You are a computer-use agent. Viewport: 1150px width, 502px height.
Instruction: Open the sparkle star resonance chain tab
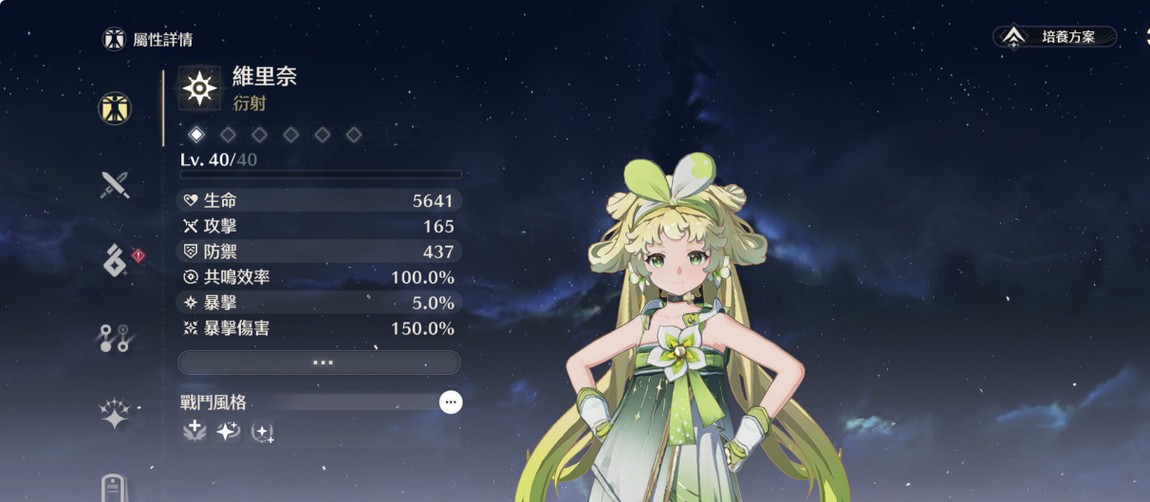(x=115, y=414)
